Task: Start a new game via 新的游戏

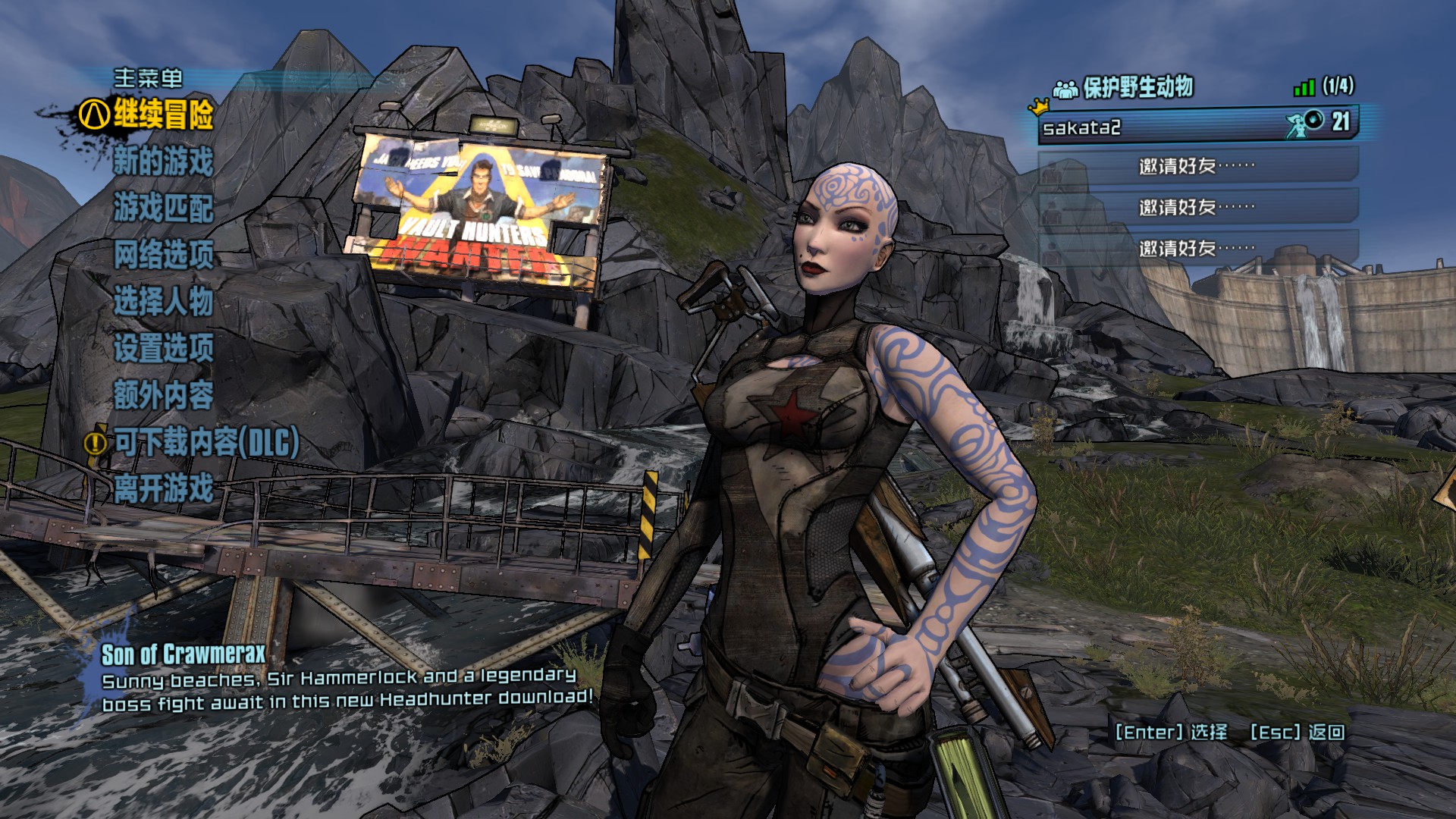Action: [162, 162]
